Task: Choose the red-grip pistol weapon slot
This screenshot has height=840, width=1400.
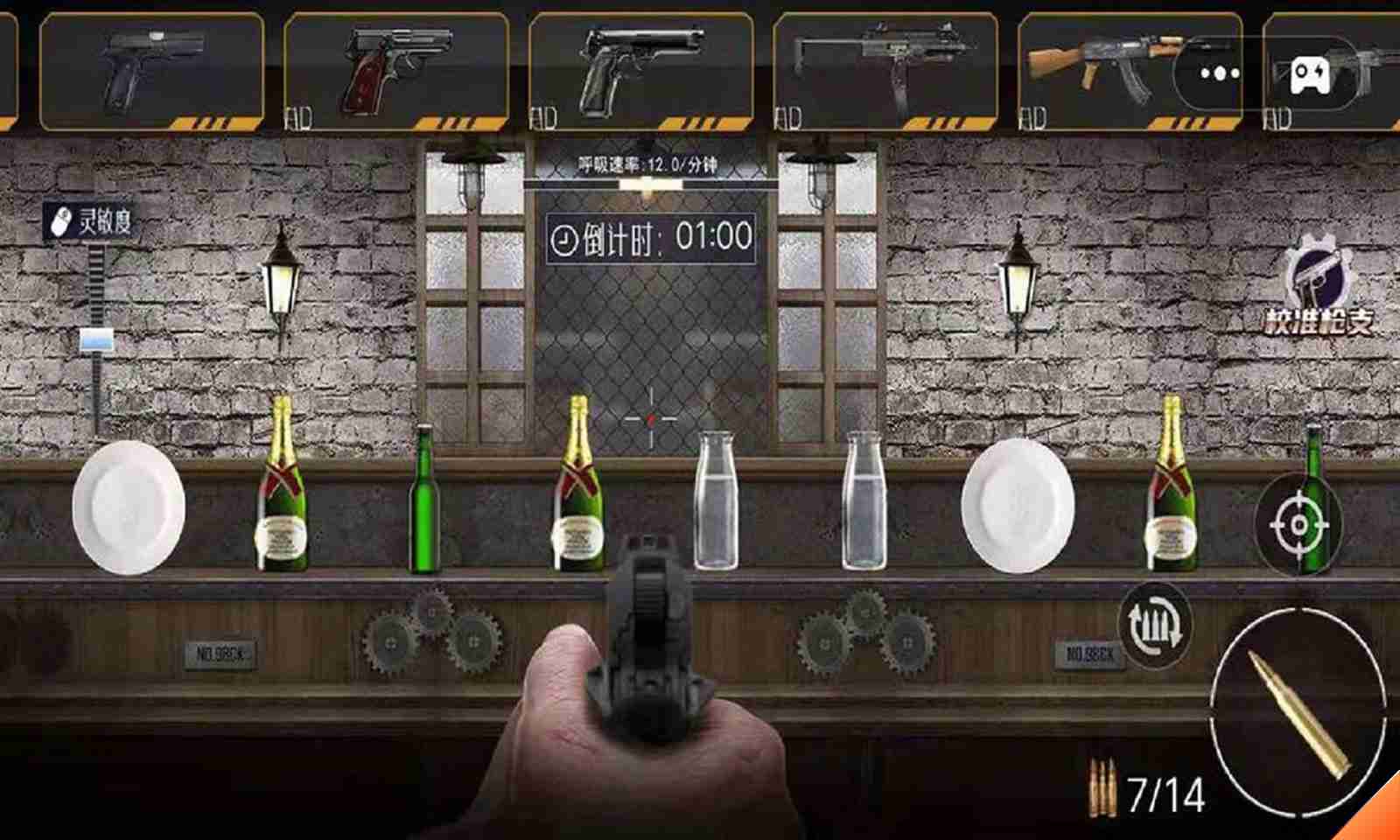Action: click(x=395, y=71)
